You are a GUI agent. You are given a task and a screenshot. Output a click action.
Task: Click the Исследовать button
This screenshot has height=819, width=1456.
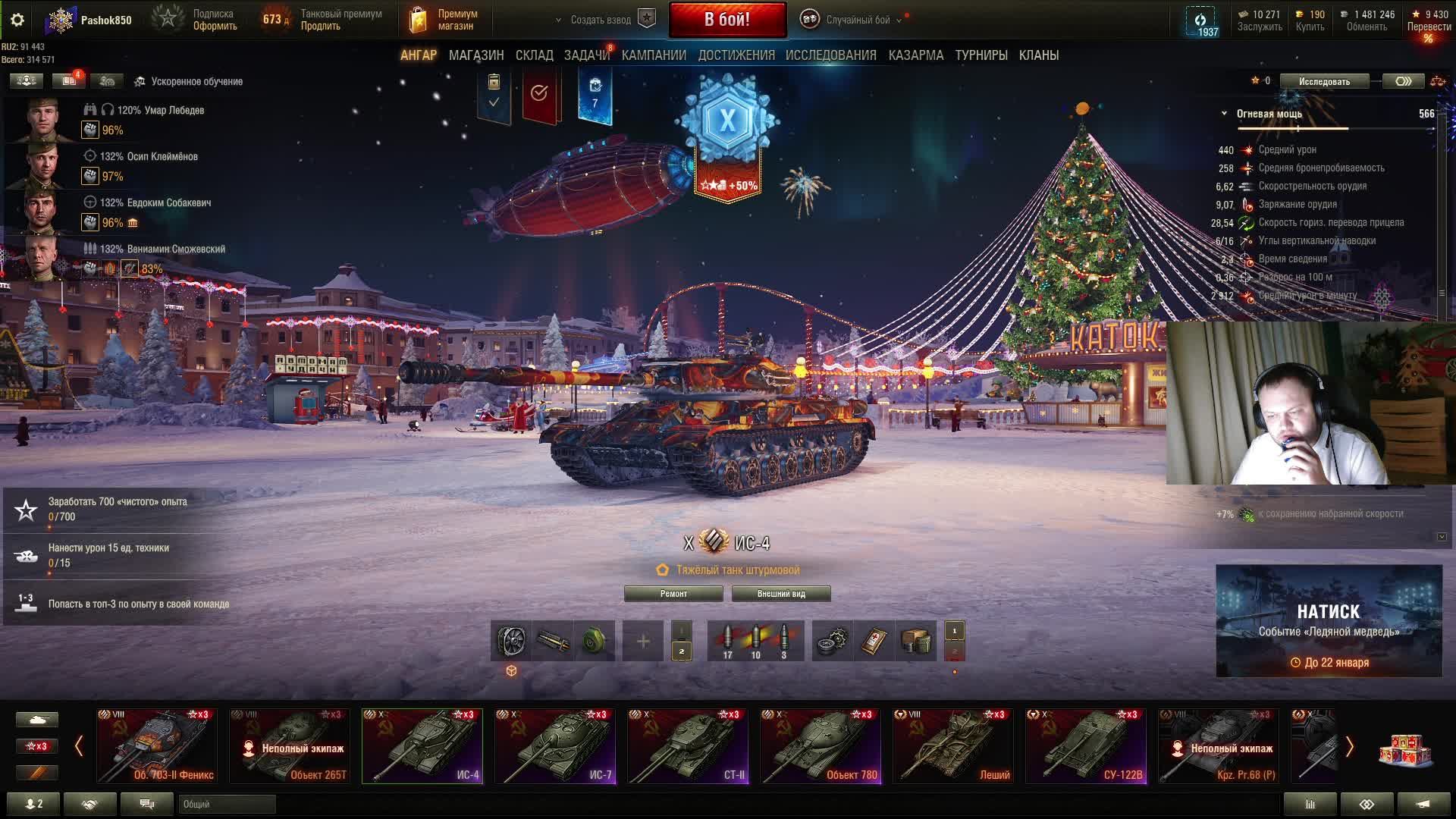[x=1324, y=81]
